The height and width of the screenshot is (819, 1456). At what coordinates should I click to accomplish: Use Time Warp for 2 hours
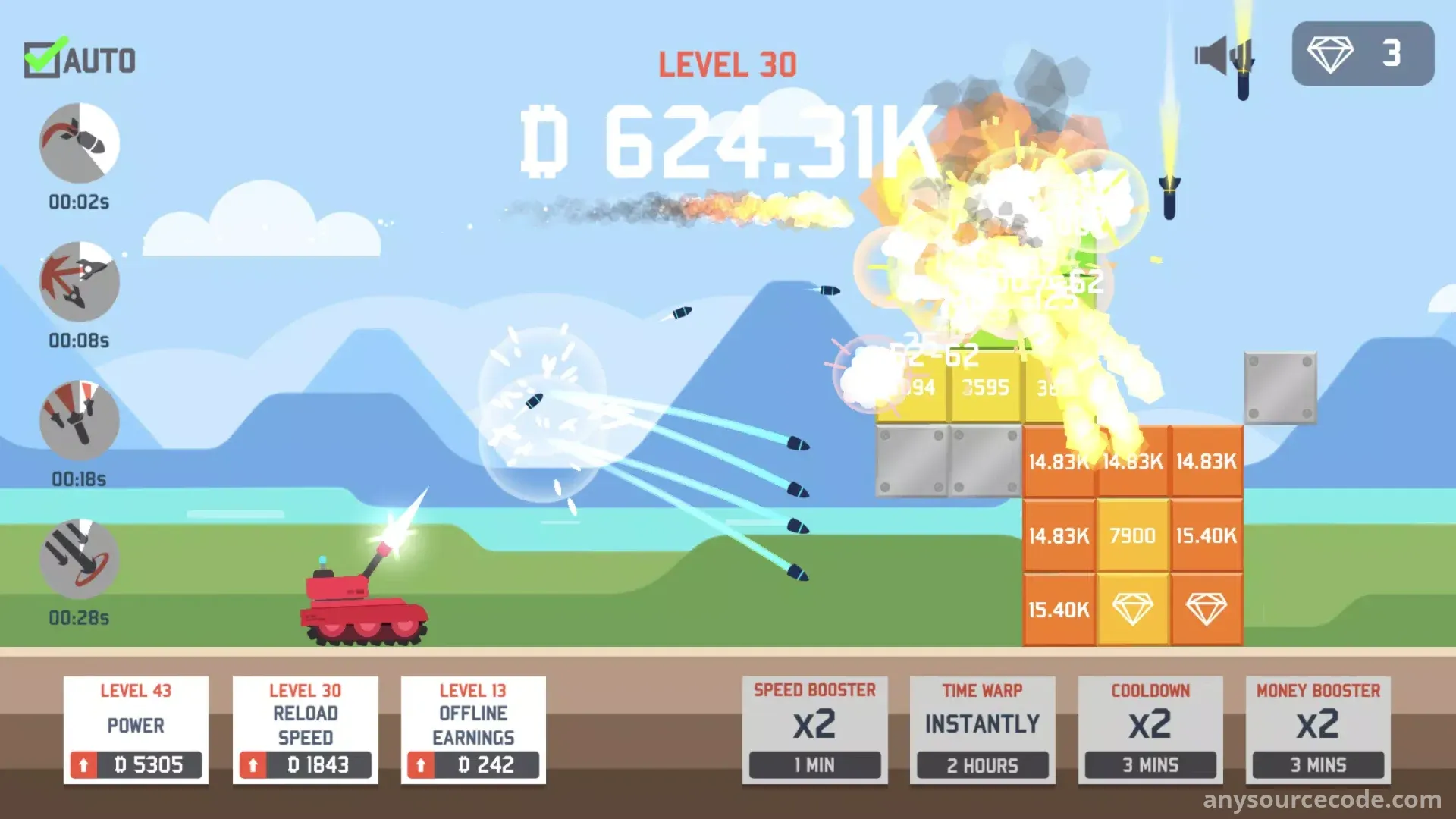tap(982, 730)
